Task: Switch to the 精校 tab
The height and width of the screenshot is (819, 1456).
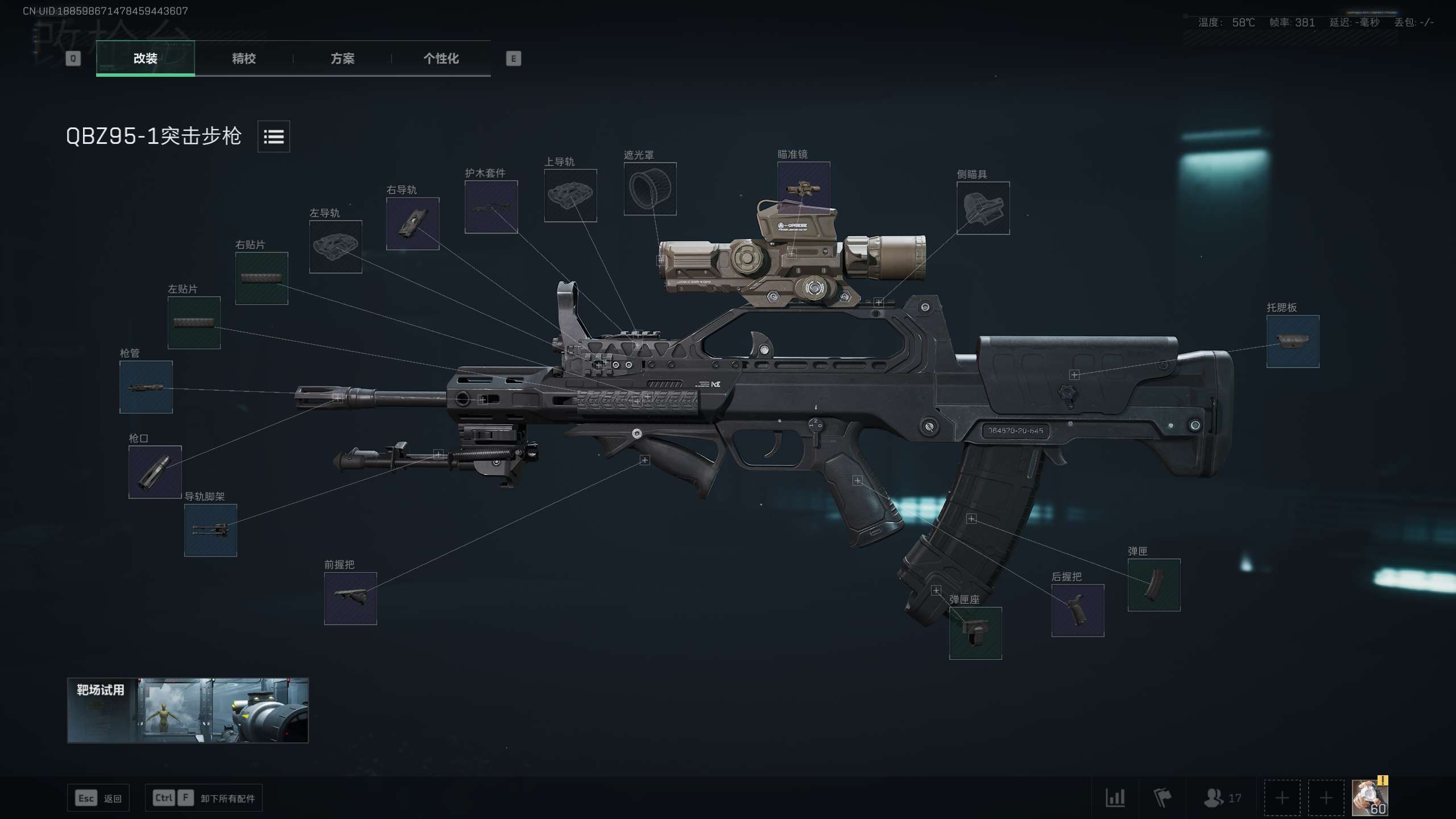Action: [243, 58]
